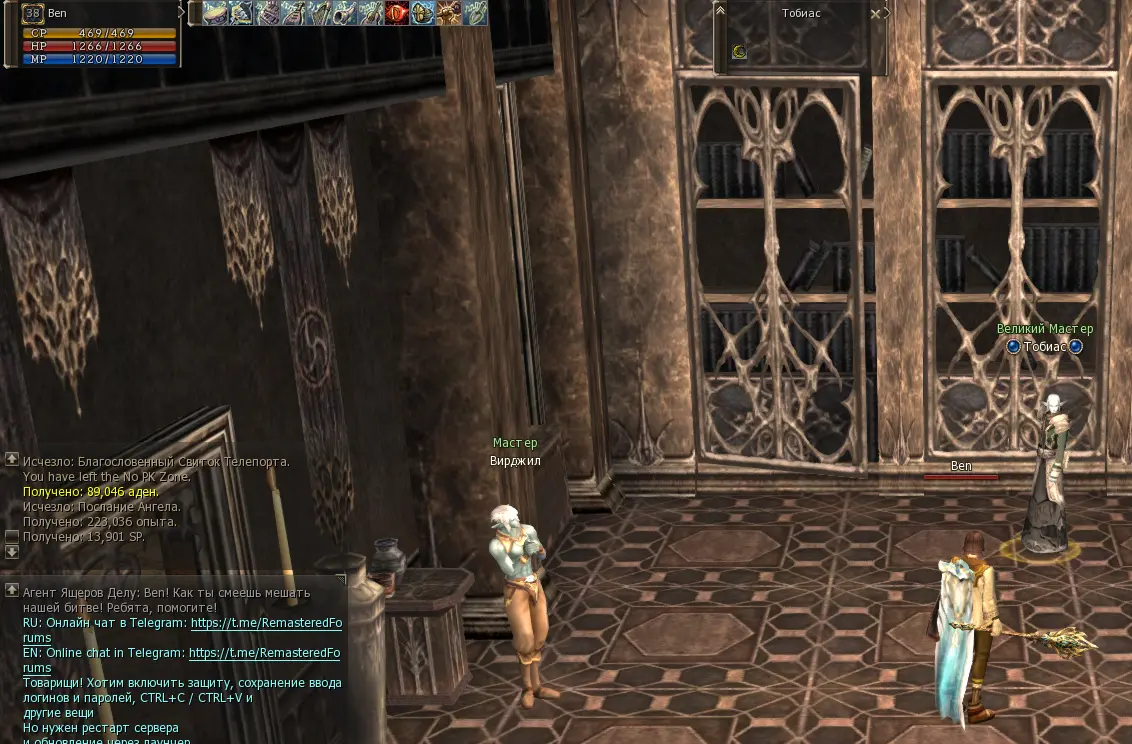Click the crescent moon icon in the target window

(739, 52)
